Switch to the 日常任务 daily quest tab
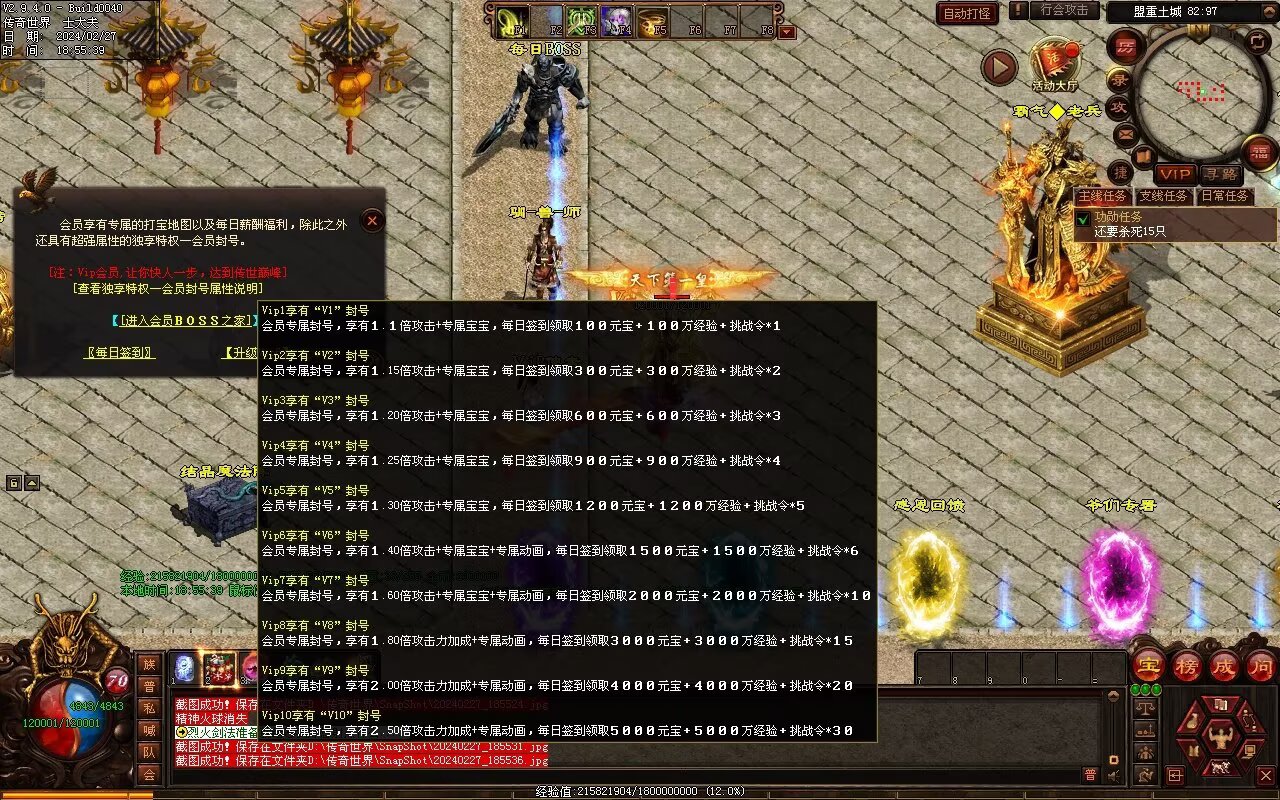 point(1225,196)
